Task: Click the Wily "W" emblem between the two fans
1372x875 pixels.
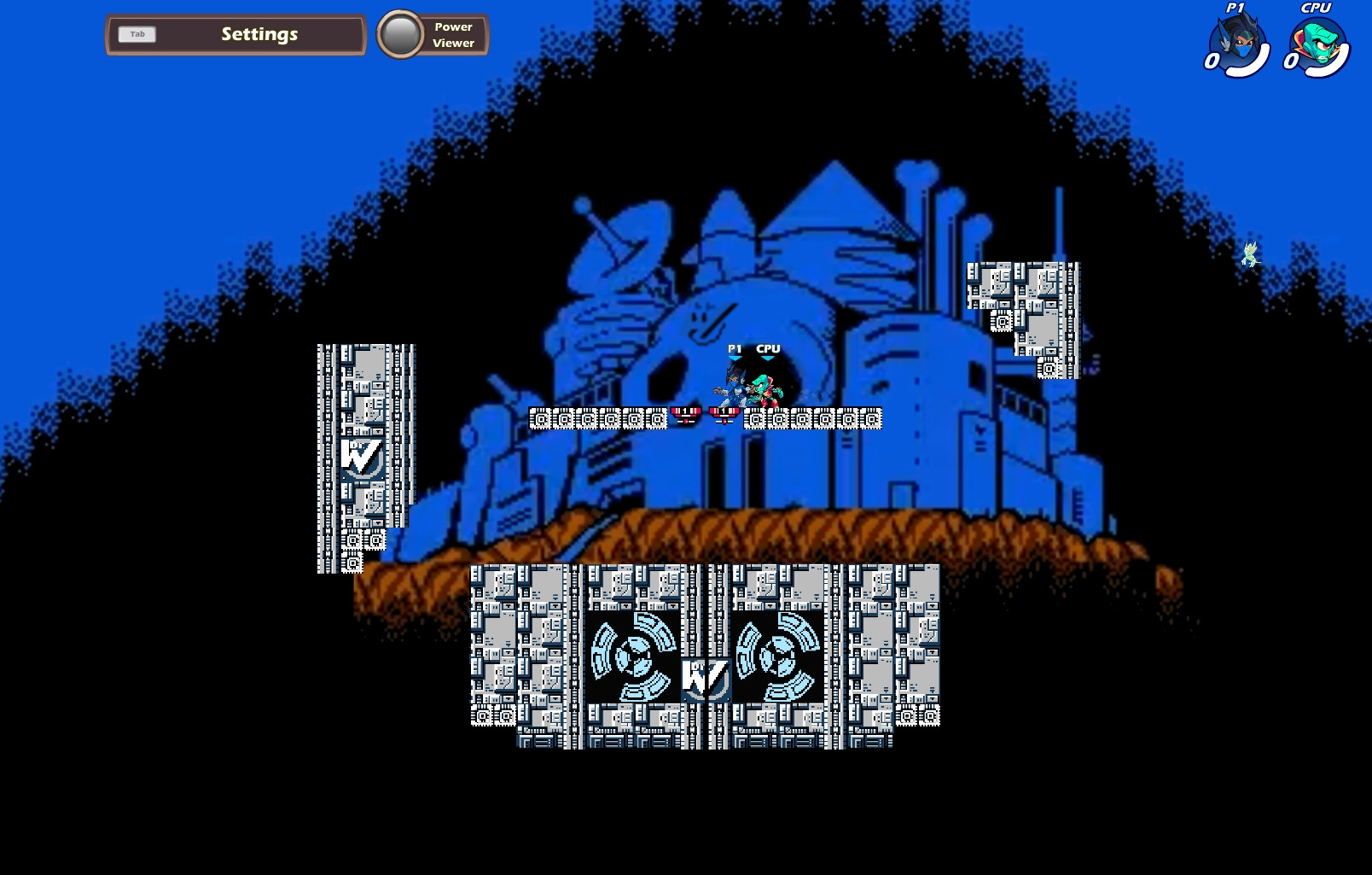Action: pyautogui.click(x=707, y=677)
